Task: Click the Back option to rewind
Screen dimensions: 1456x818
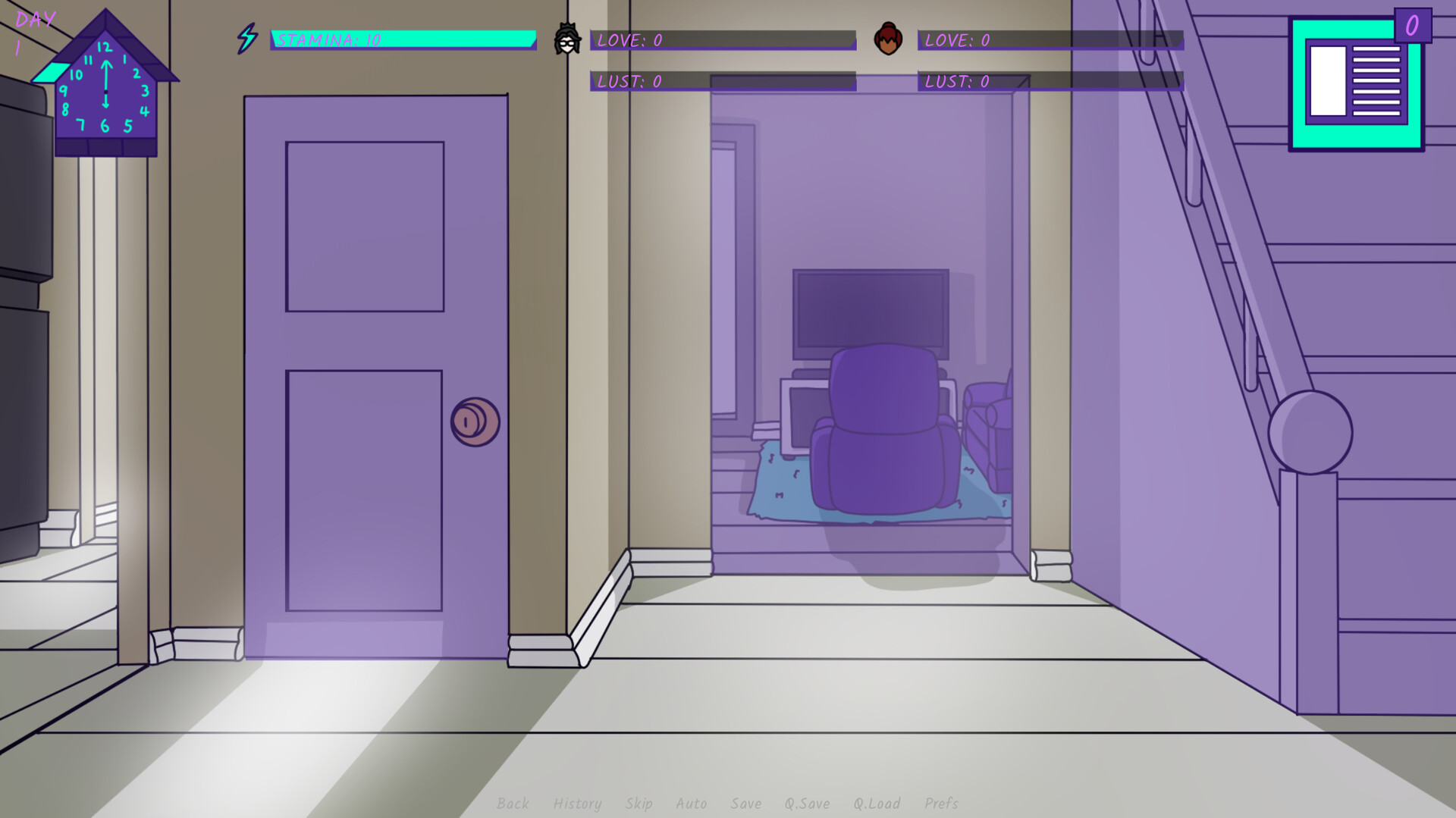Action: (x=514, y=804)
